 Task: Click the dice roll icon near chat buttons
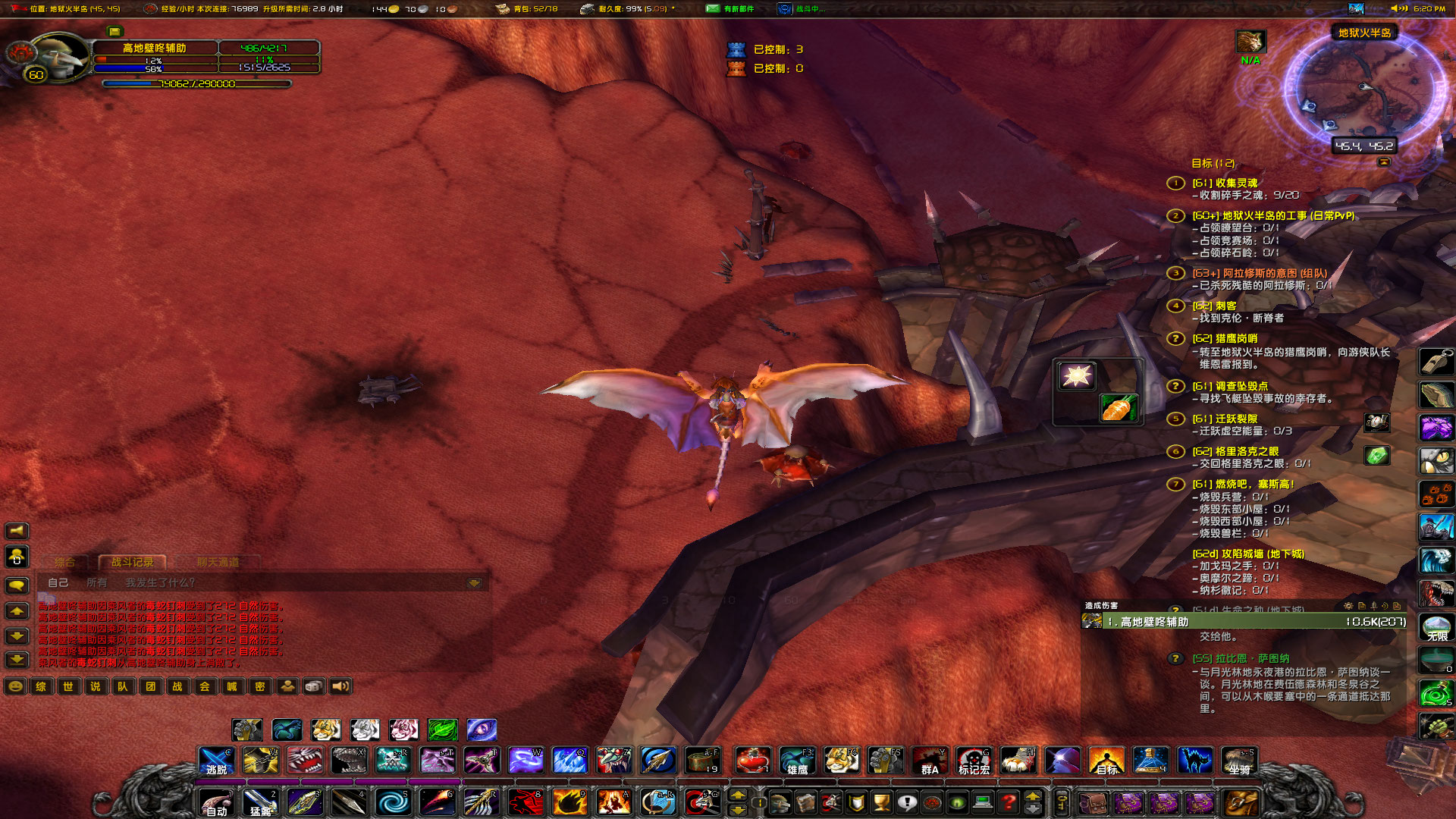[312, 686]
